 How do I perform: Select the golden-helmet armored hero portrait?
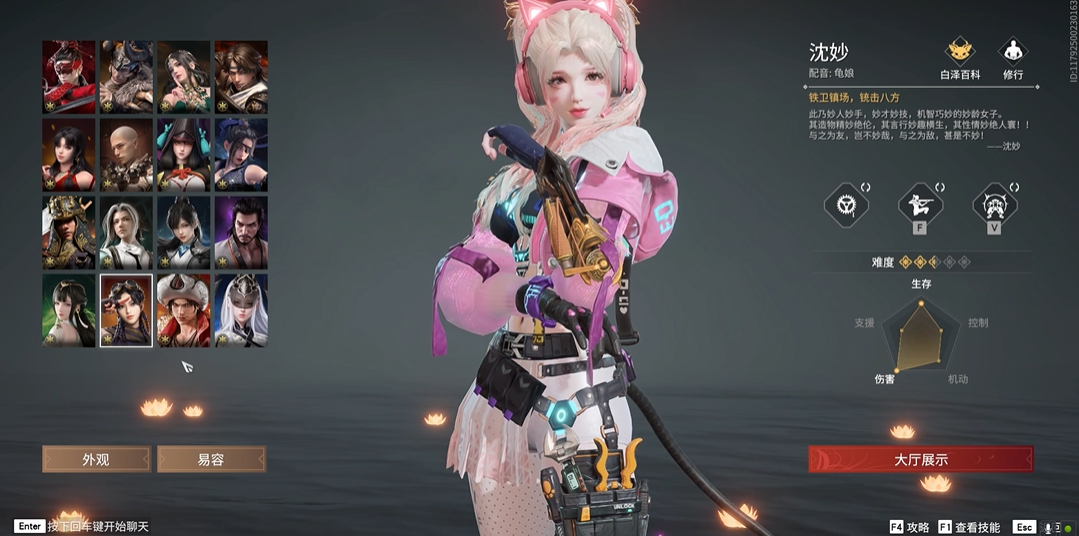tap(69, 233)
